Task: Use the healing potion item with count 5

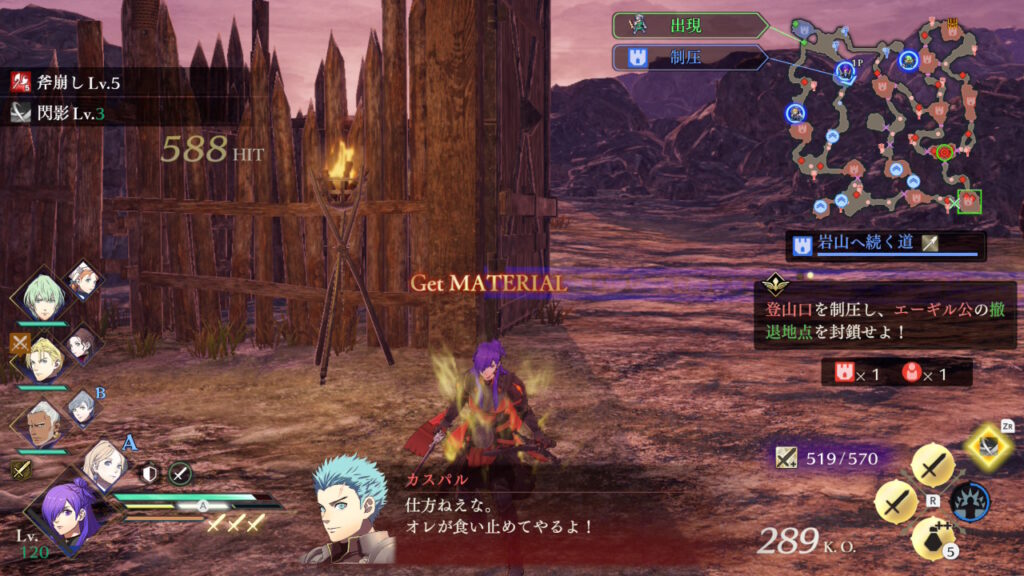Action: pyautogui.click(x=931, y=539)
